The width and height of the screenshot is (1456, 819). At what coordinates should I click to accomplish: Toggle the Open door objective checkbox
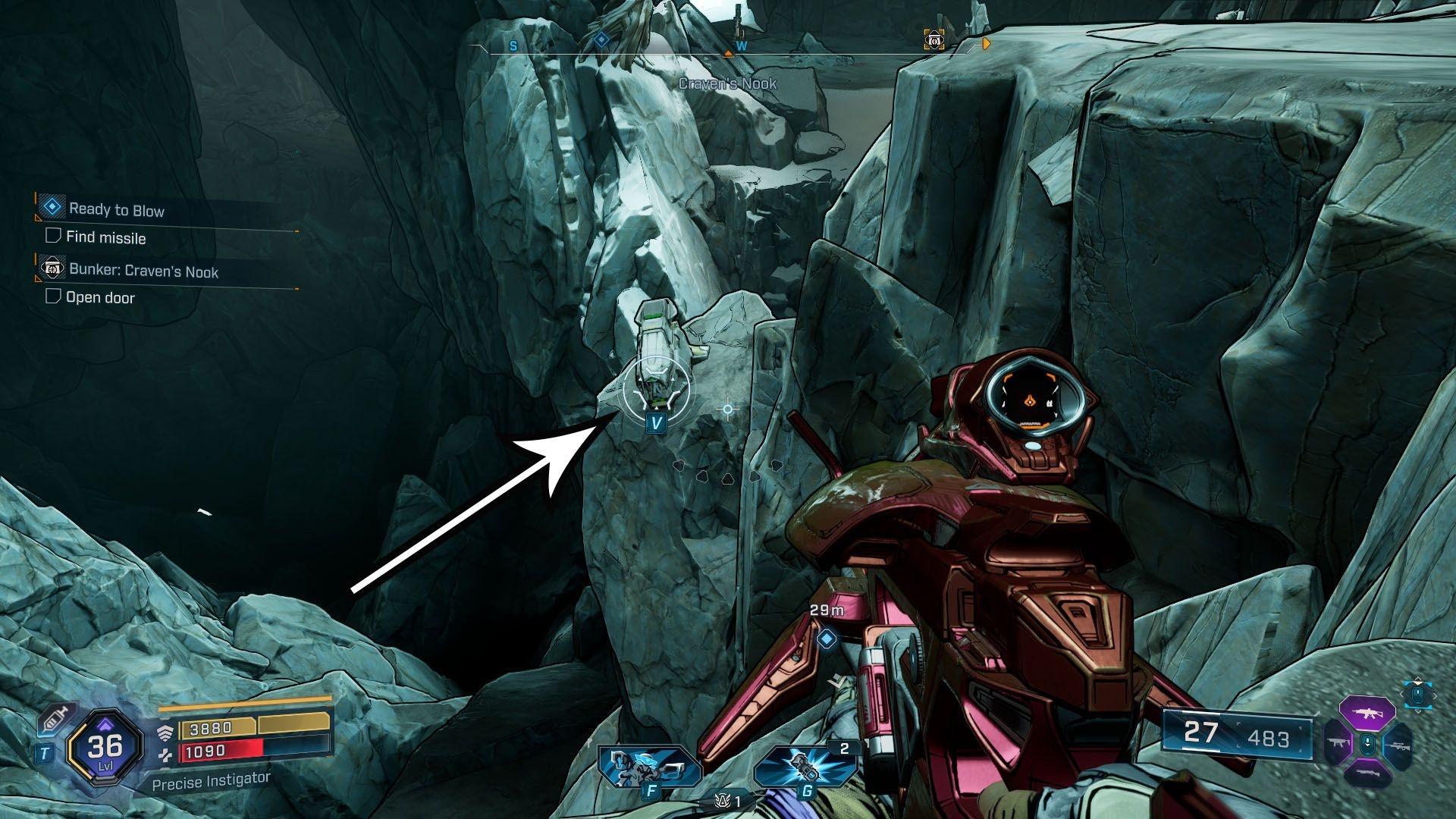point(53,296)
